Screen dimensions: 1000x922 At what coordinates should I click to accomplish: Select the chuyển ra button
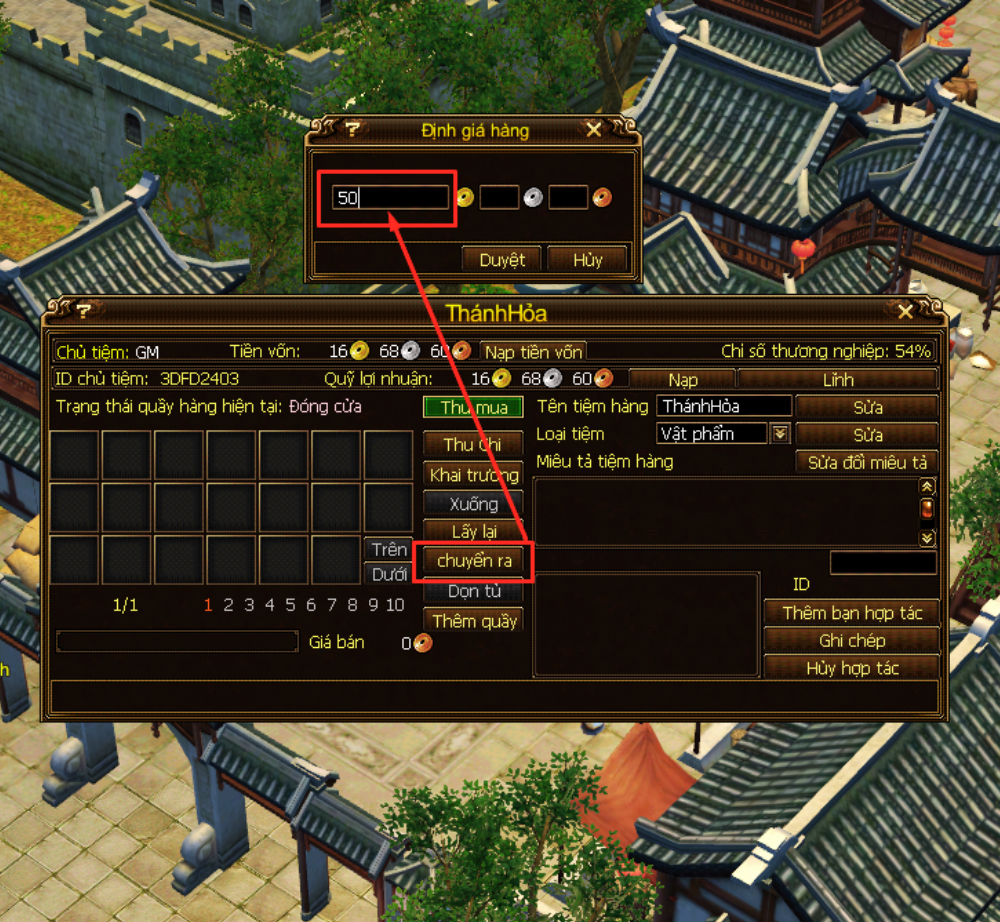[x=474, y=561]
